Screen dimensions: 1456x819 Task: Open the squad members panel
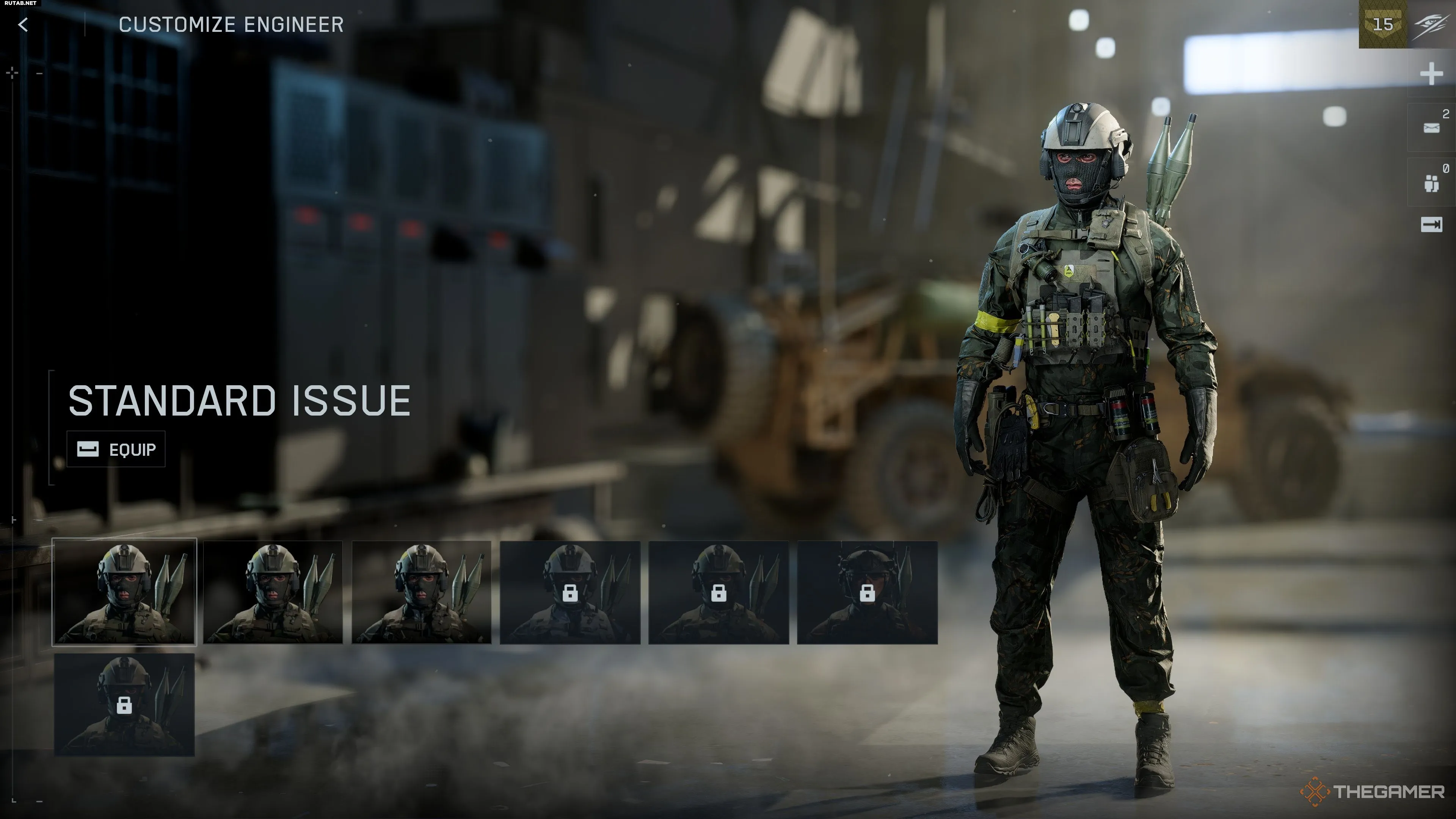coord(1432,182)
